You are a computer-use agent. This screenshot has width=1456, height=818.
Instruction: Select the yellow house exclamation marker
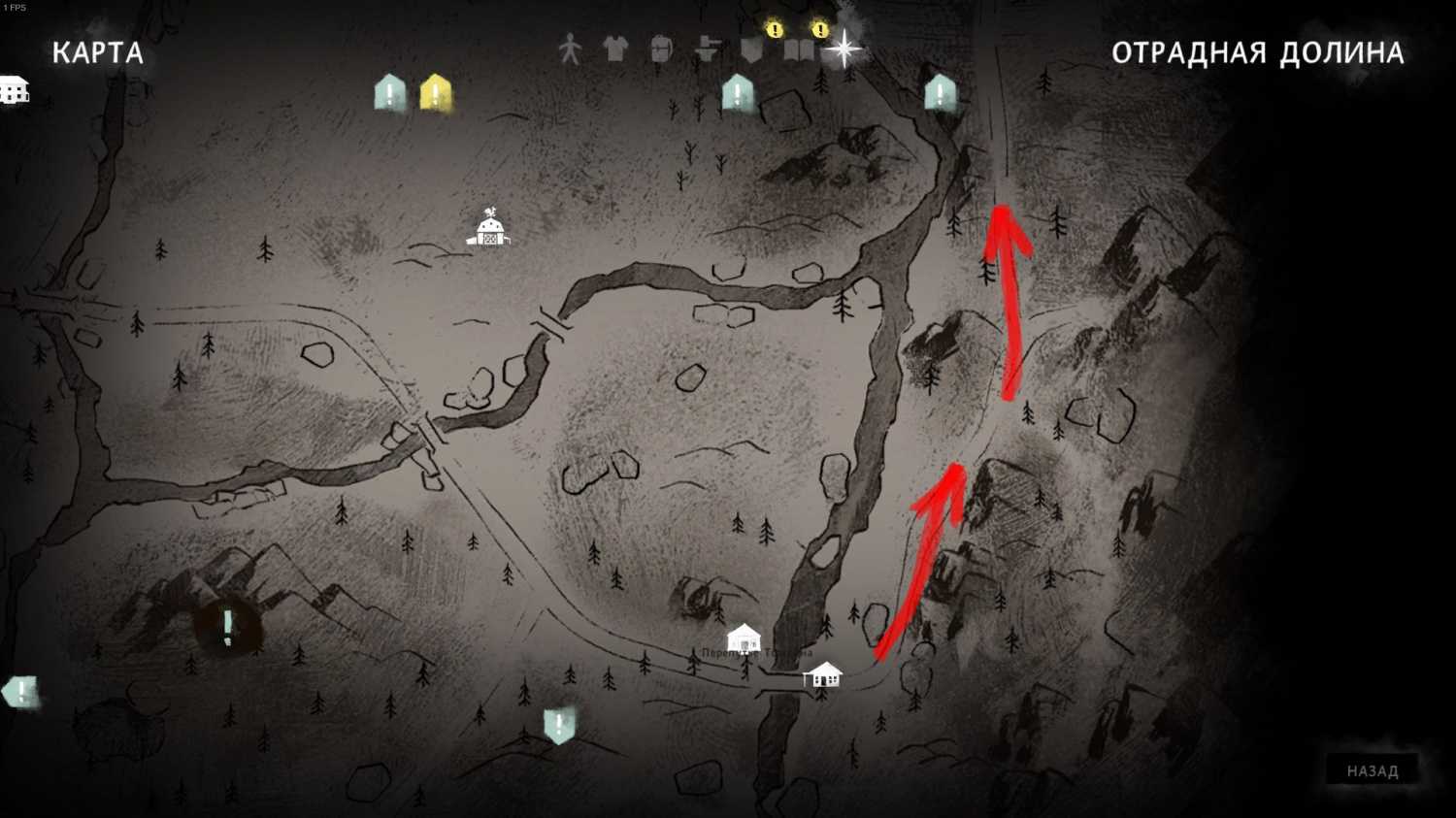click(x=436, y=94)
